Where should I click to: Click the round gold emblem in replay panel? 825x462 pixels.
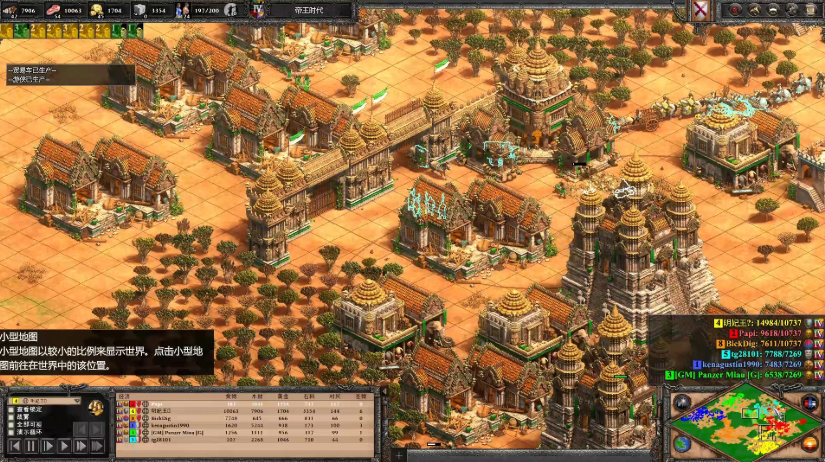point(96,409)
